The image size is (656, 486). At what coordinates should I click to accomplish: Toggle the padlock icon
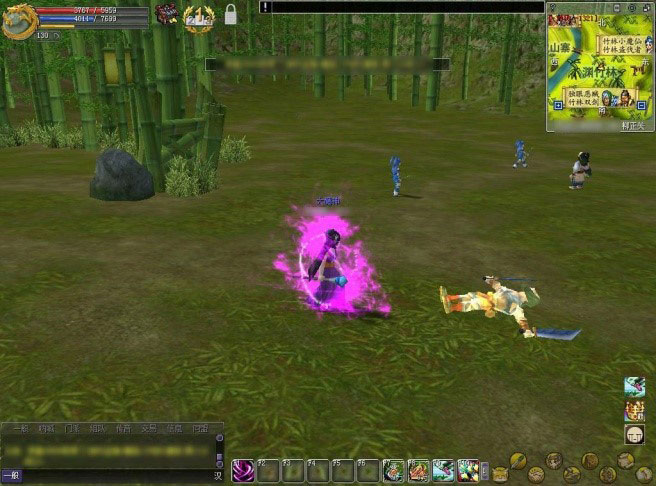coord(231,14)
